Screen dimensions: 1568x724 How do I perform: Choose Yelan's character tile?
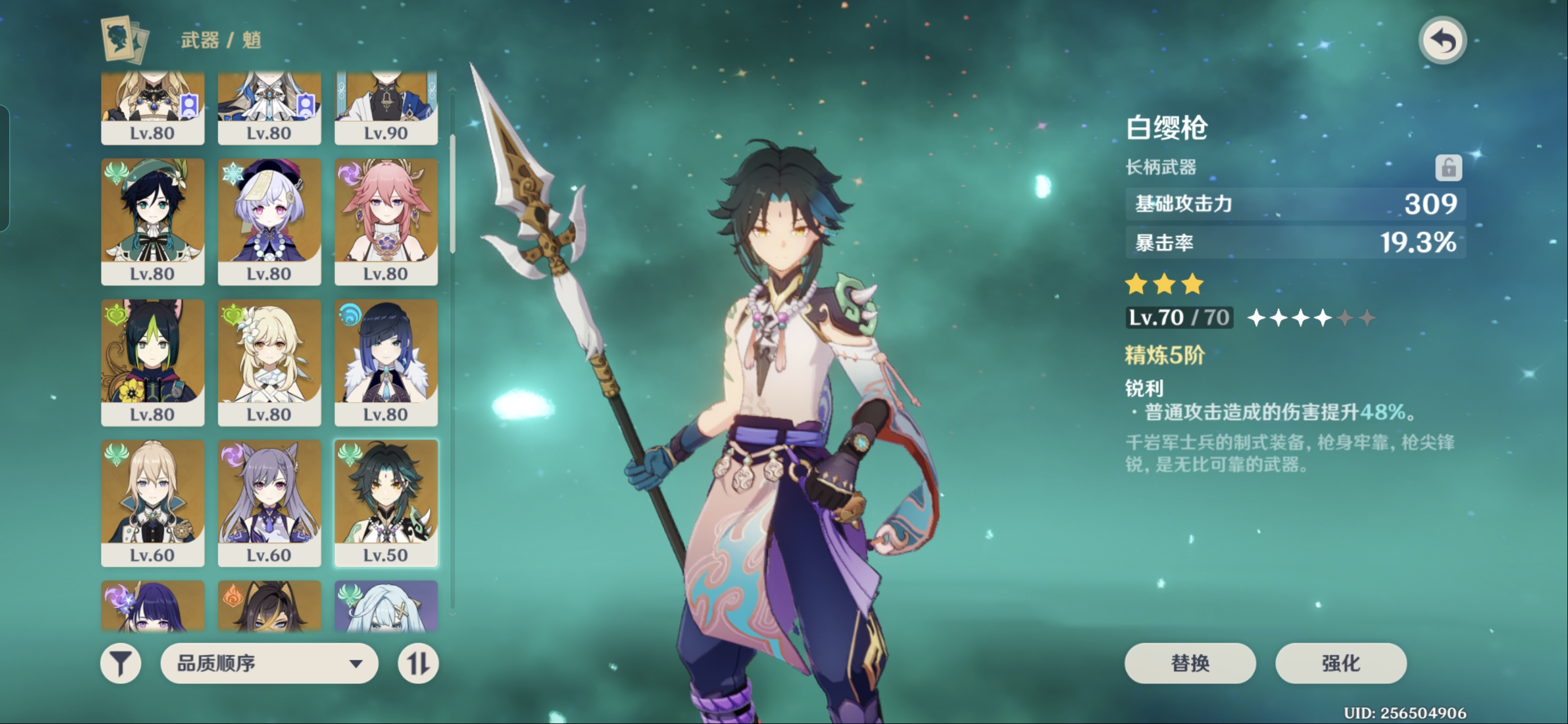[x=386, y=362]
